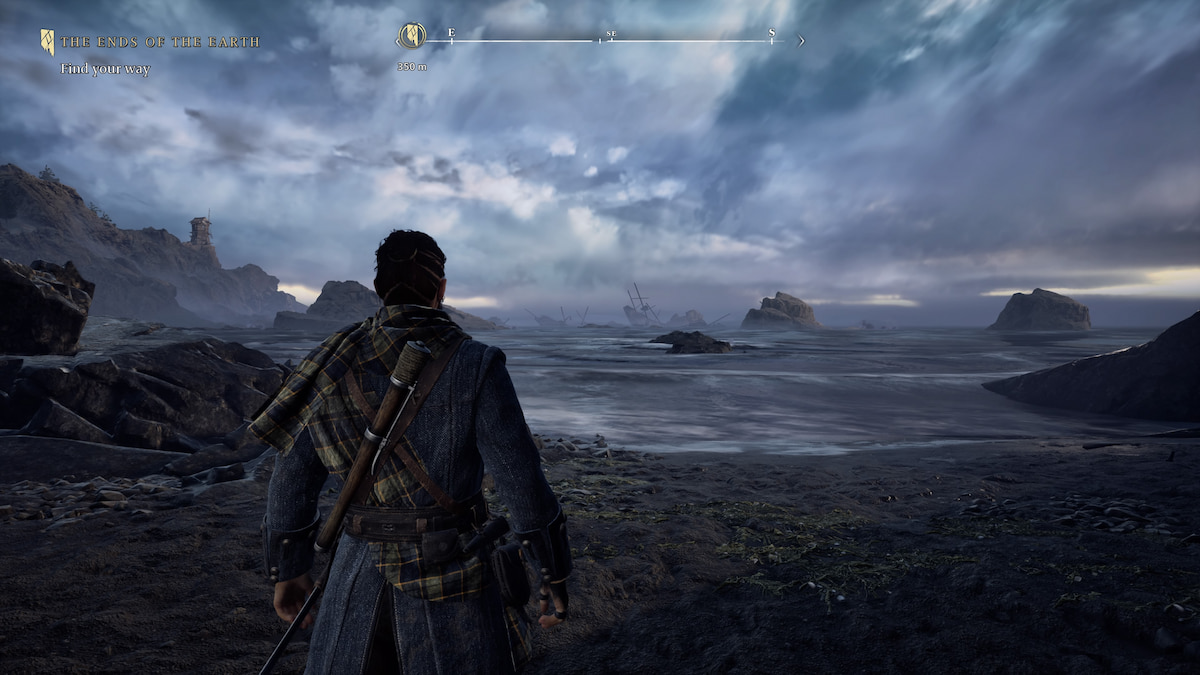Image resolution: width=1200 pixels, height=675 pixels.
Task: Click the gold quest banner icon
Action: tap(47, 41)
